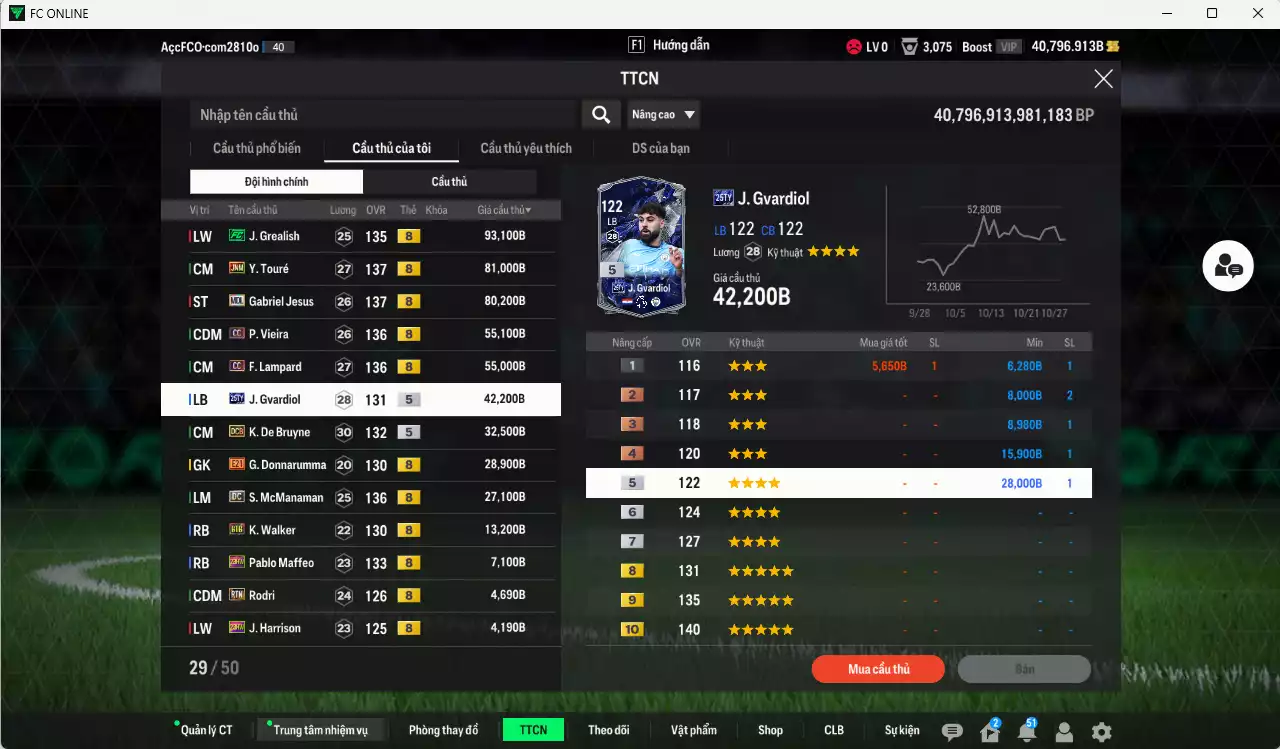The image size is (1280, 749).
Task: Click the magnifying glass search icon
Action: point(600,114)
